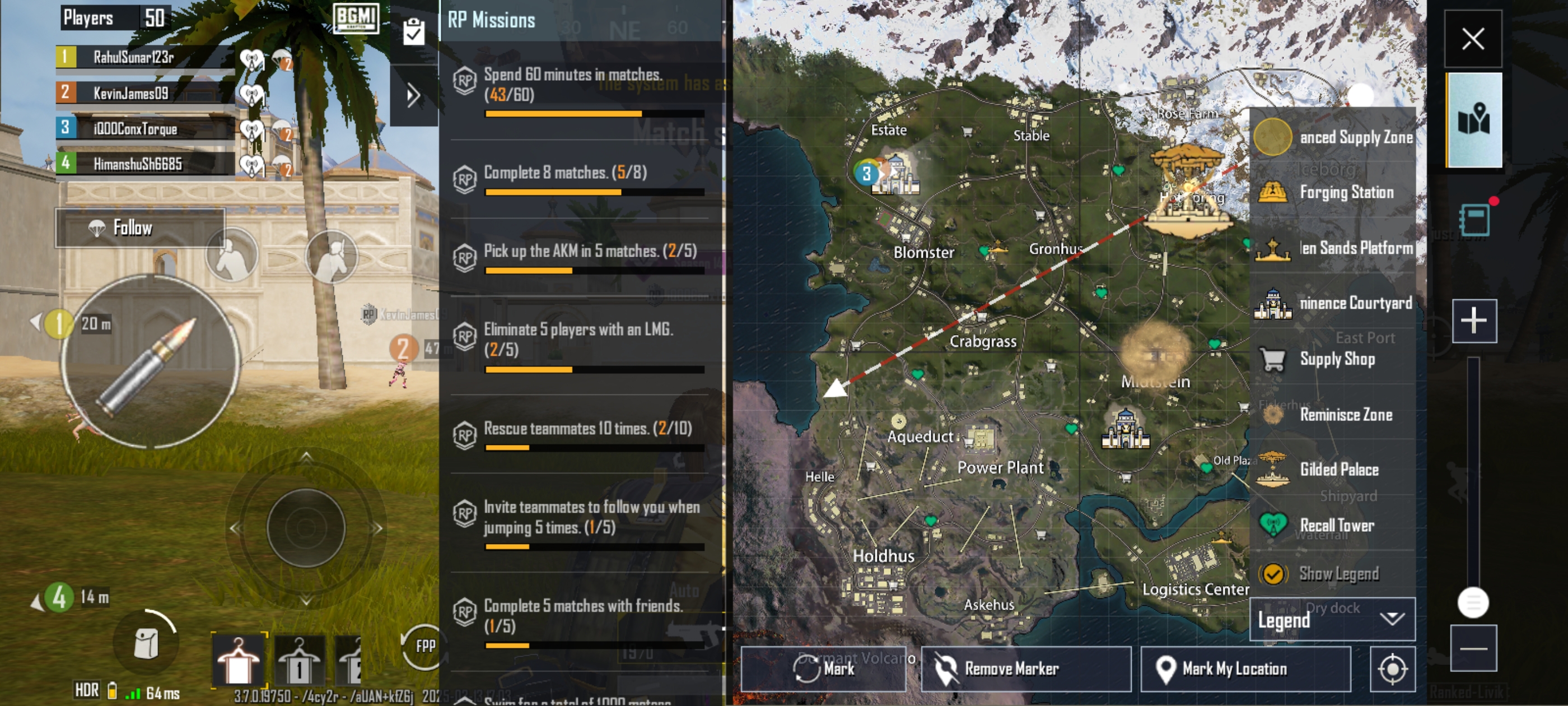Mark my location on the map

click(1245, 669)
